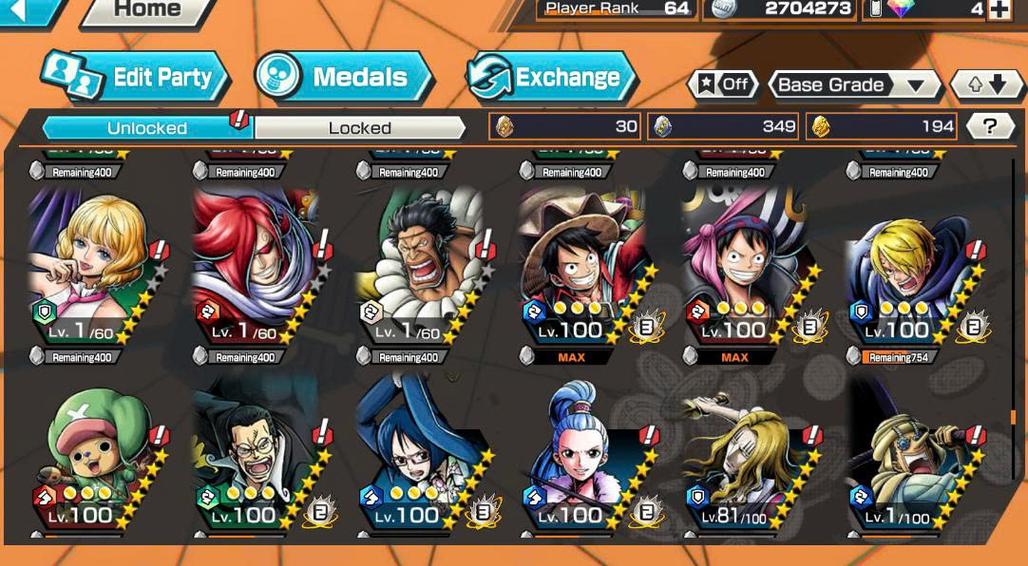The height and width of the screenshot is (566, 1028).
Task: Open the Medals menu
Action: pyautogui.click(x=343, y=77)
